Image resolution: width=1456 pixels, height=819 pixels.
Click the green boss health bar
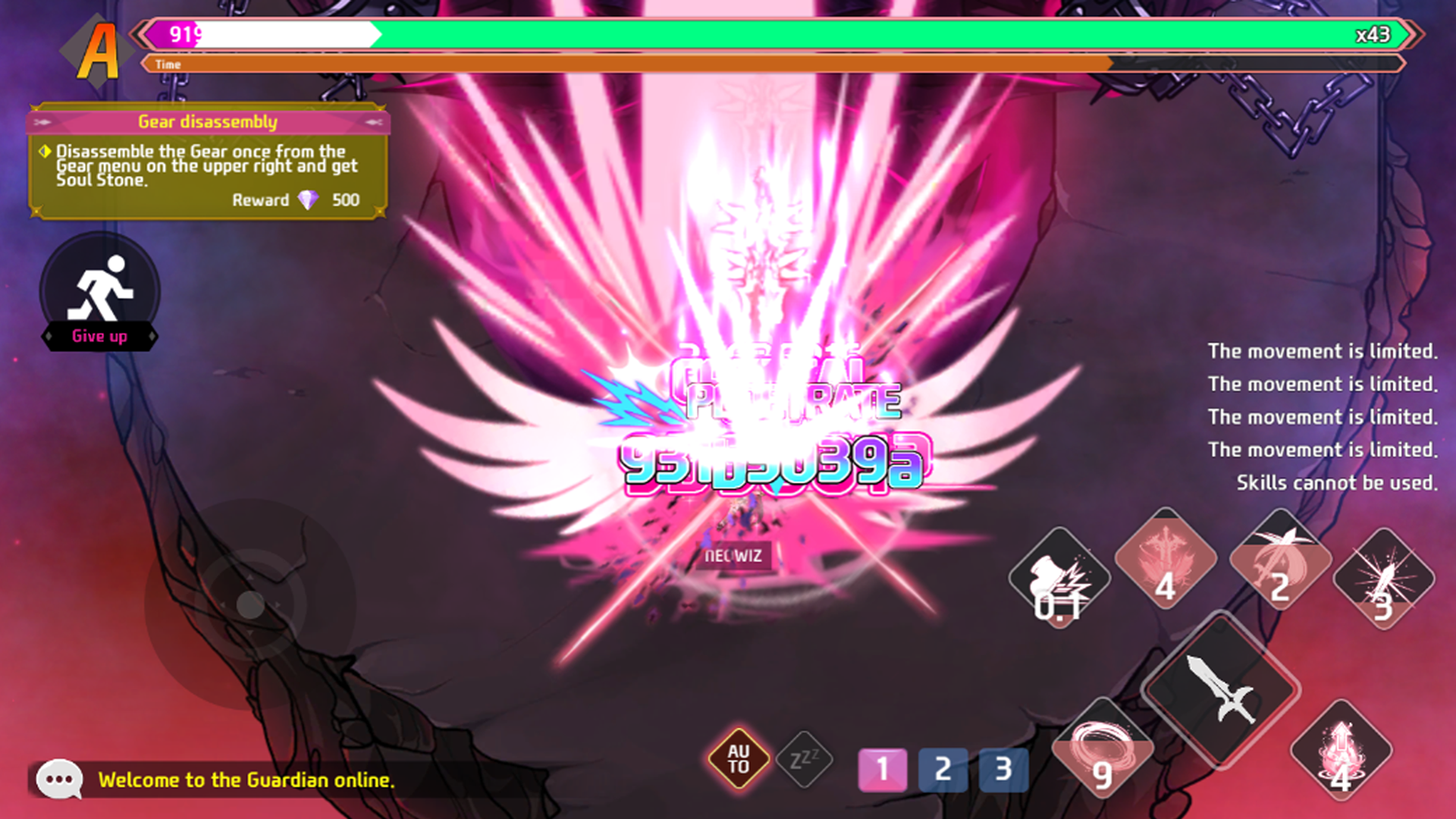pyautogui.click(x=834, y=34)
